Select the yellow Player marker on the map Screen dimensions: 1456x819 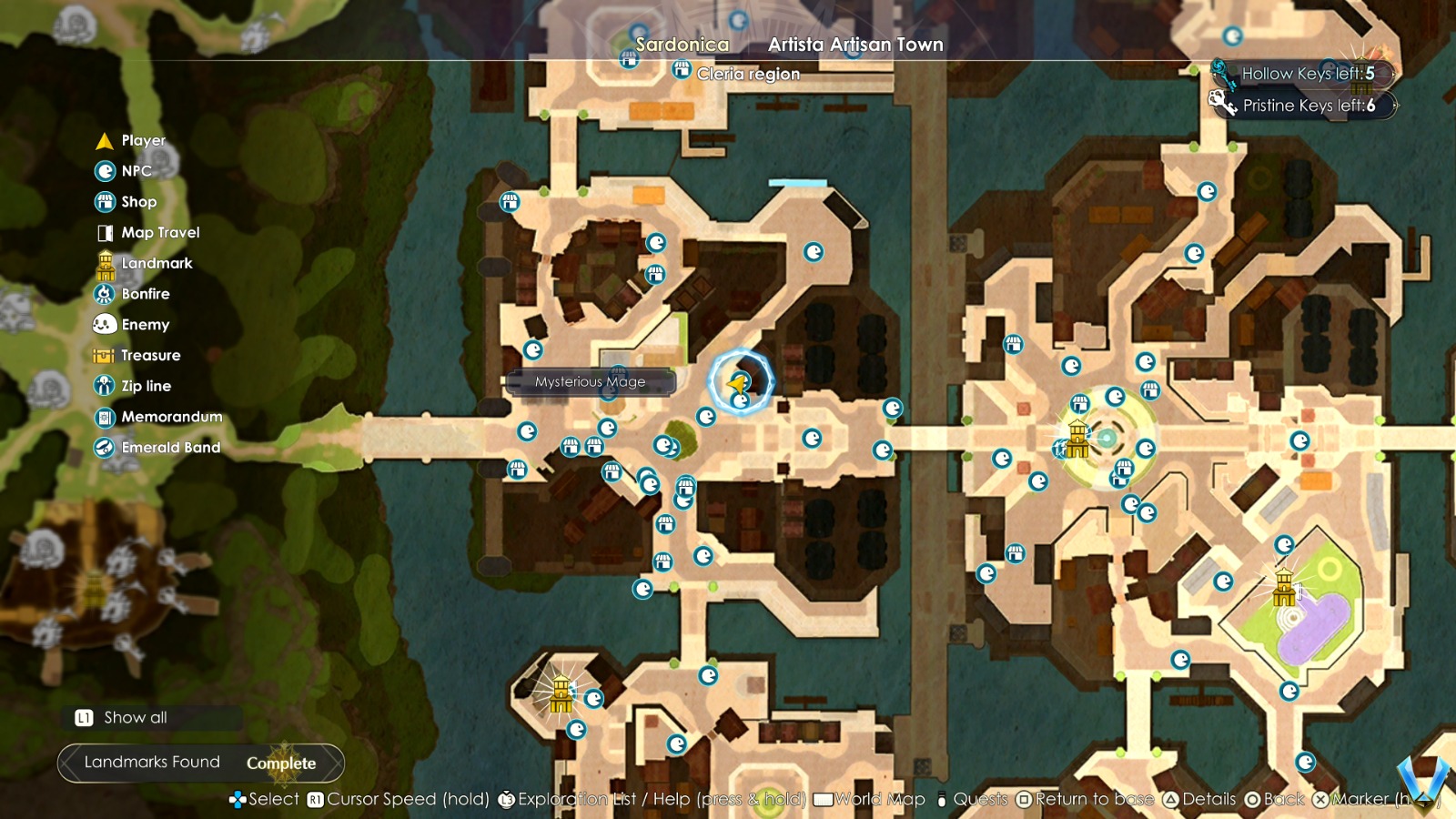coord(738,381)
